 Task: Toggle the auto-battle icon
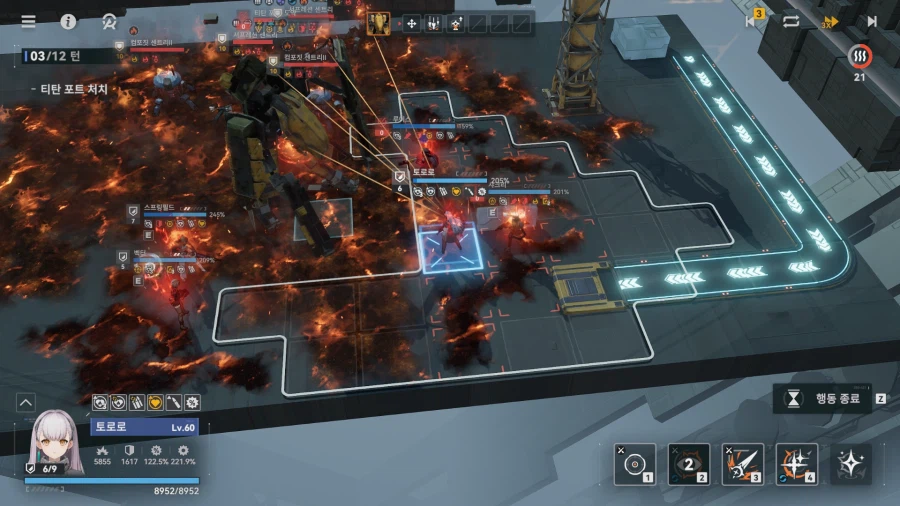[109, 21]
